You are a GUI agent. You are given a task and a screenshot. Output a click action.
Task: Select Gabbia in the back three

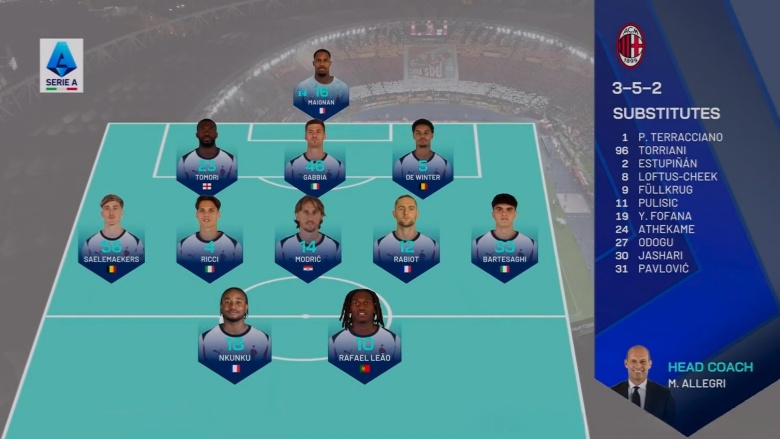click(315, 160)
